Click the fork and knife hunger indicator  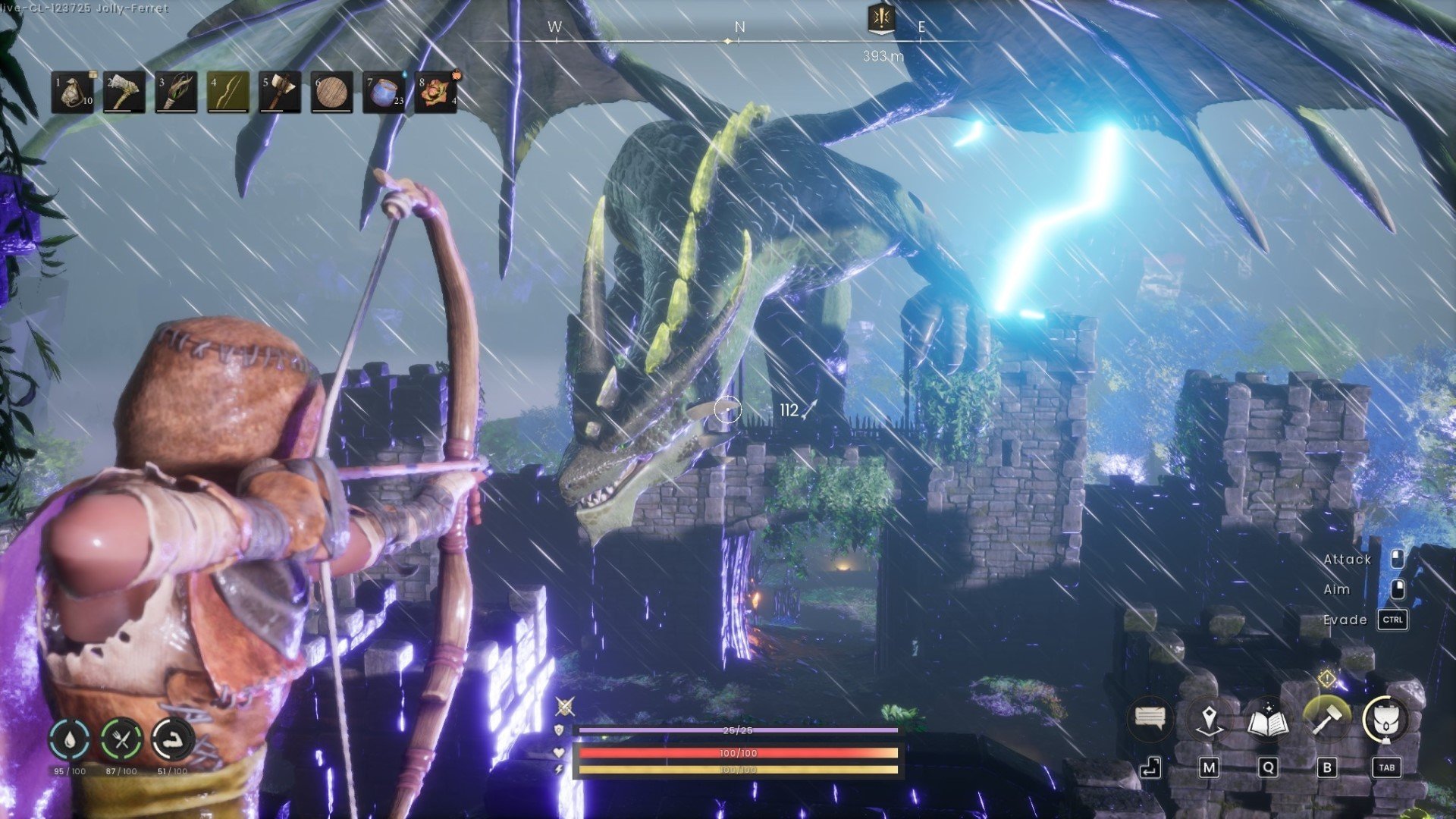[121, 739]
